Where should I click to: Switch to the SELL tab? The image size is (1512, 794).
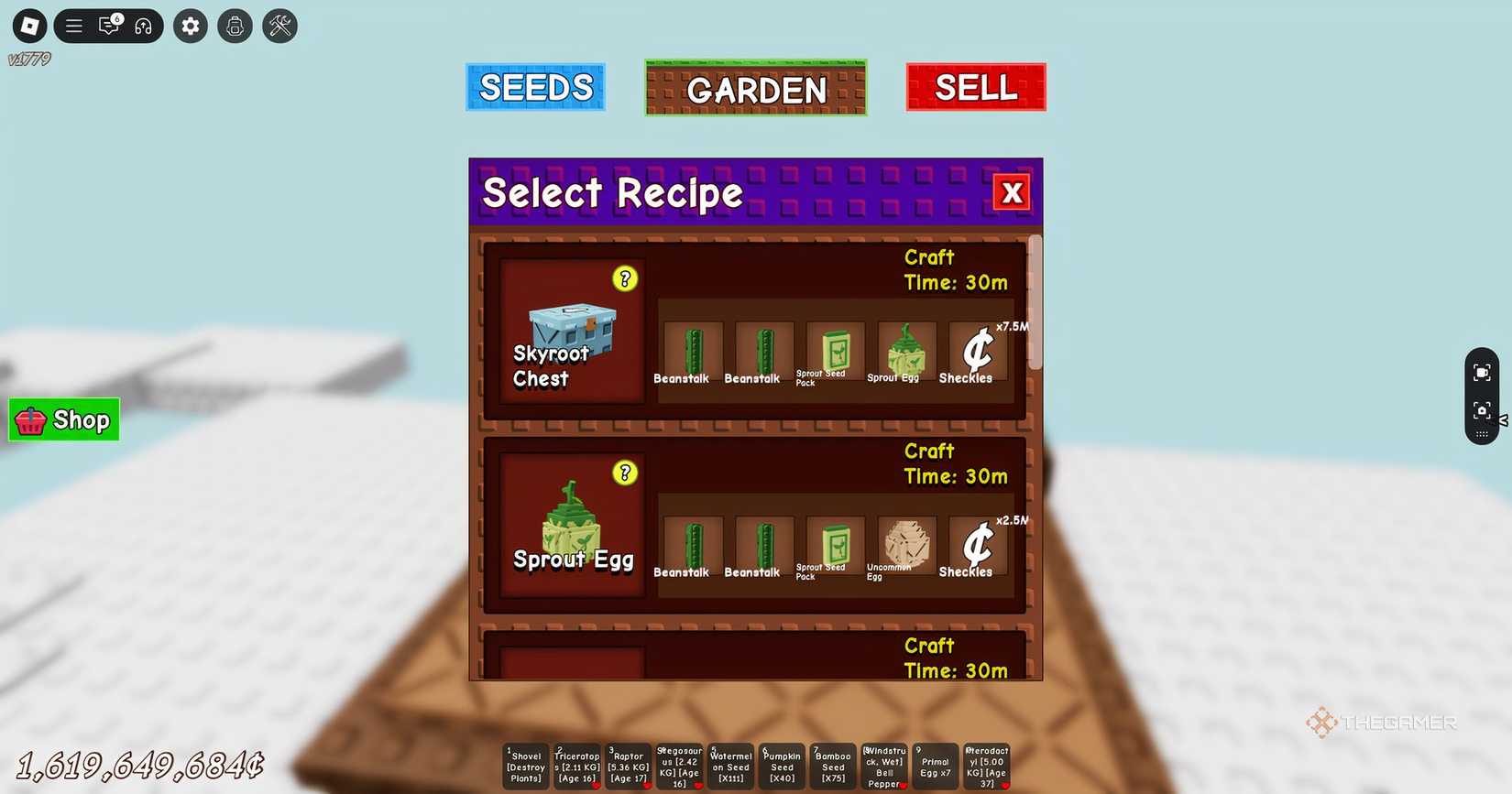pos(975,87)
